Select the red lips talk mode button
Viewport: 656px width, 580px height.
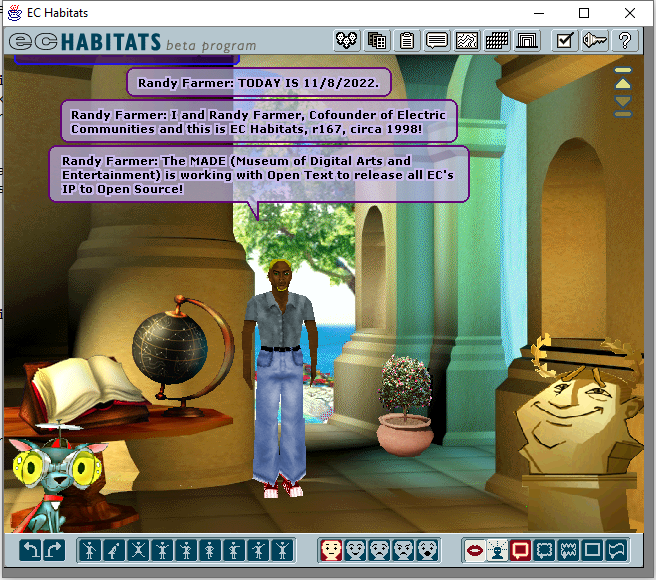pyautogui.click(x=474, y=549)
